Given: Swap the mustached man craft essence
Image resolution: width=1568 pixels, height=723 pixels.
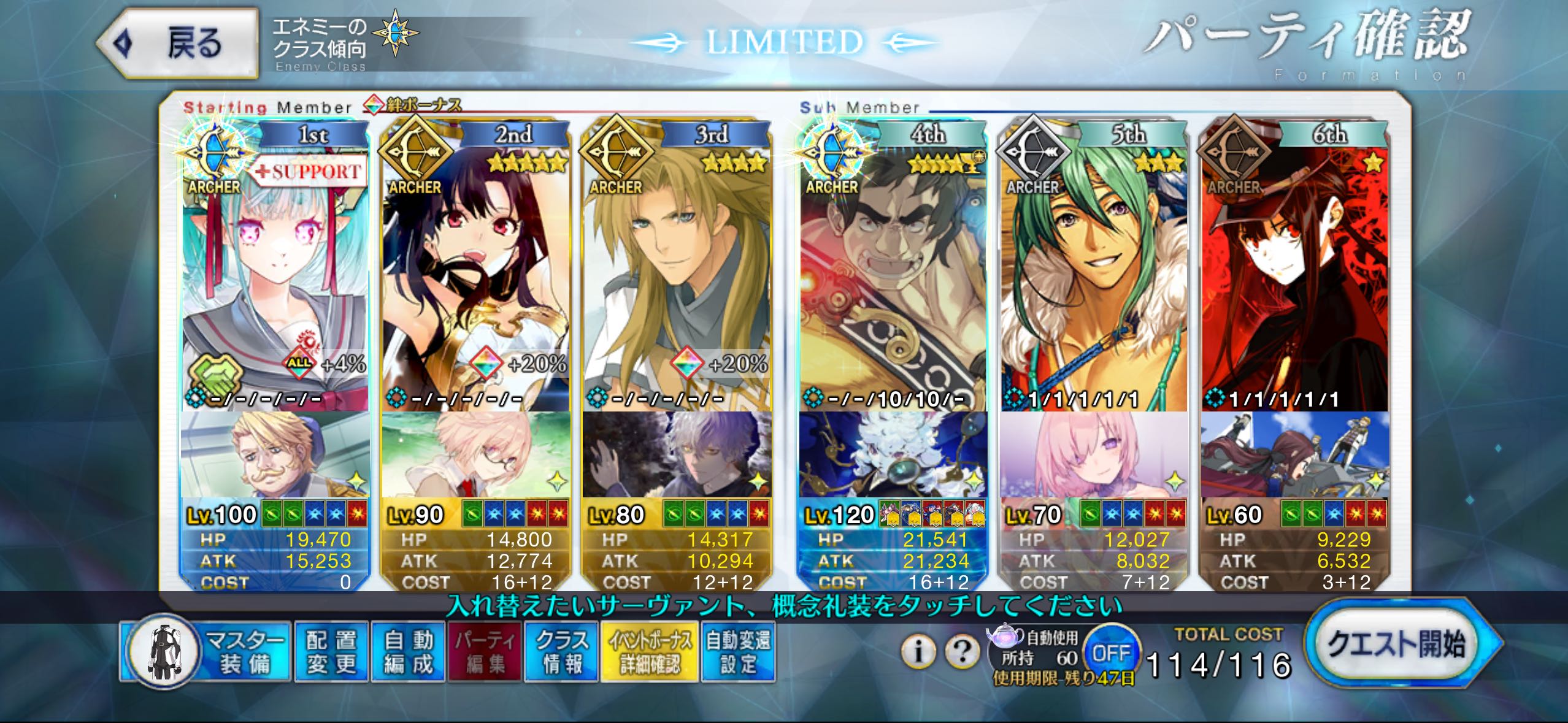Looking at the screenshot, I should [x=275, y=455].
